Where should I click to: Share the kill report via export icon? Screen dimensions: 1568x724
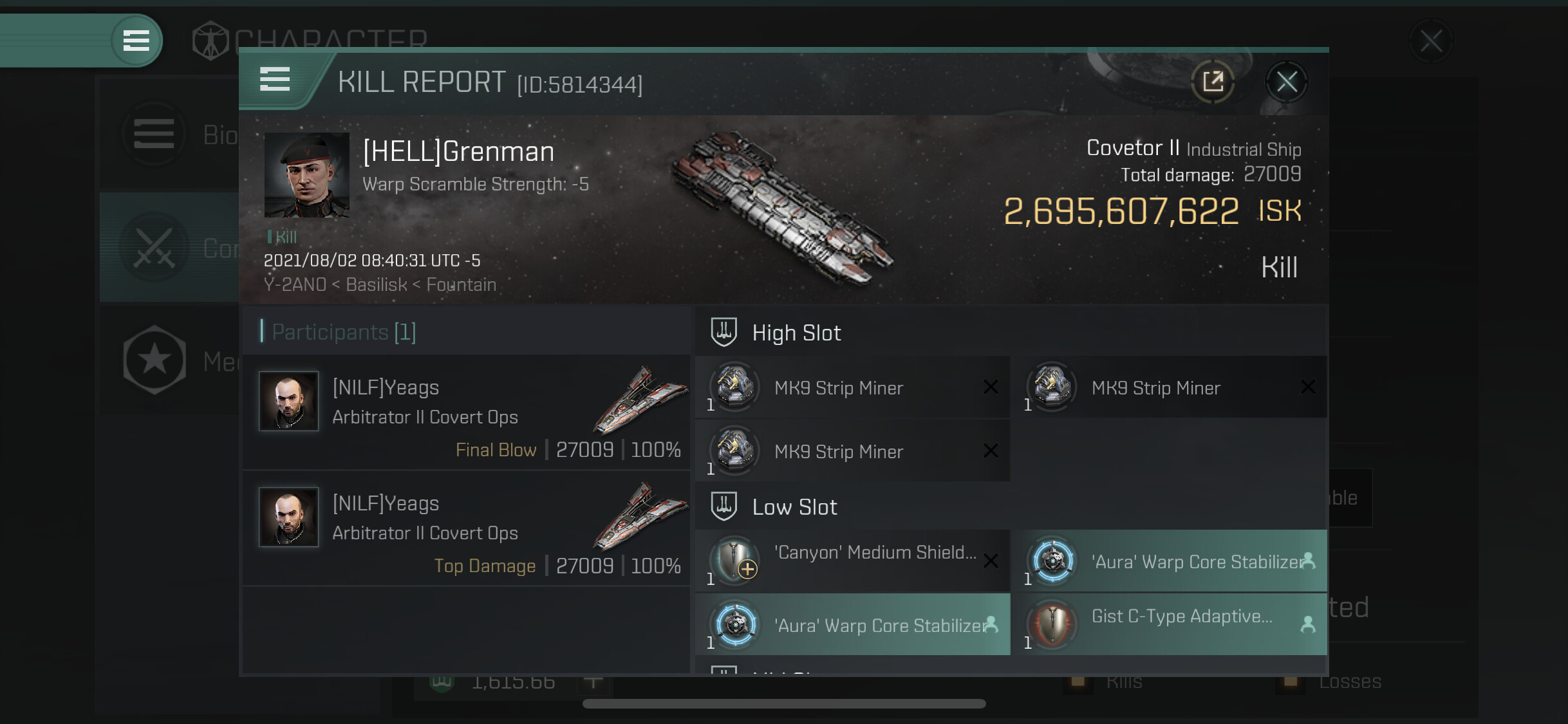coord(1213,82)
